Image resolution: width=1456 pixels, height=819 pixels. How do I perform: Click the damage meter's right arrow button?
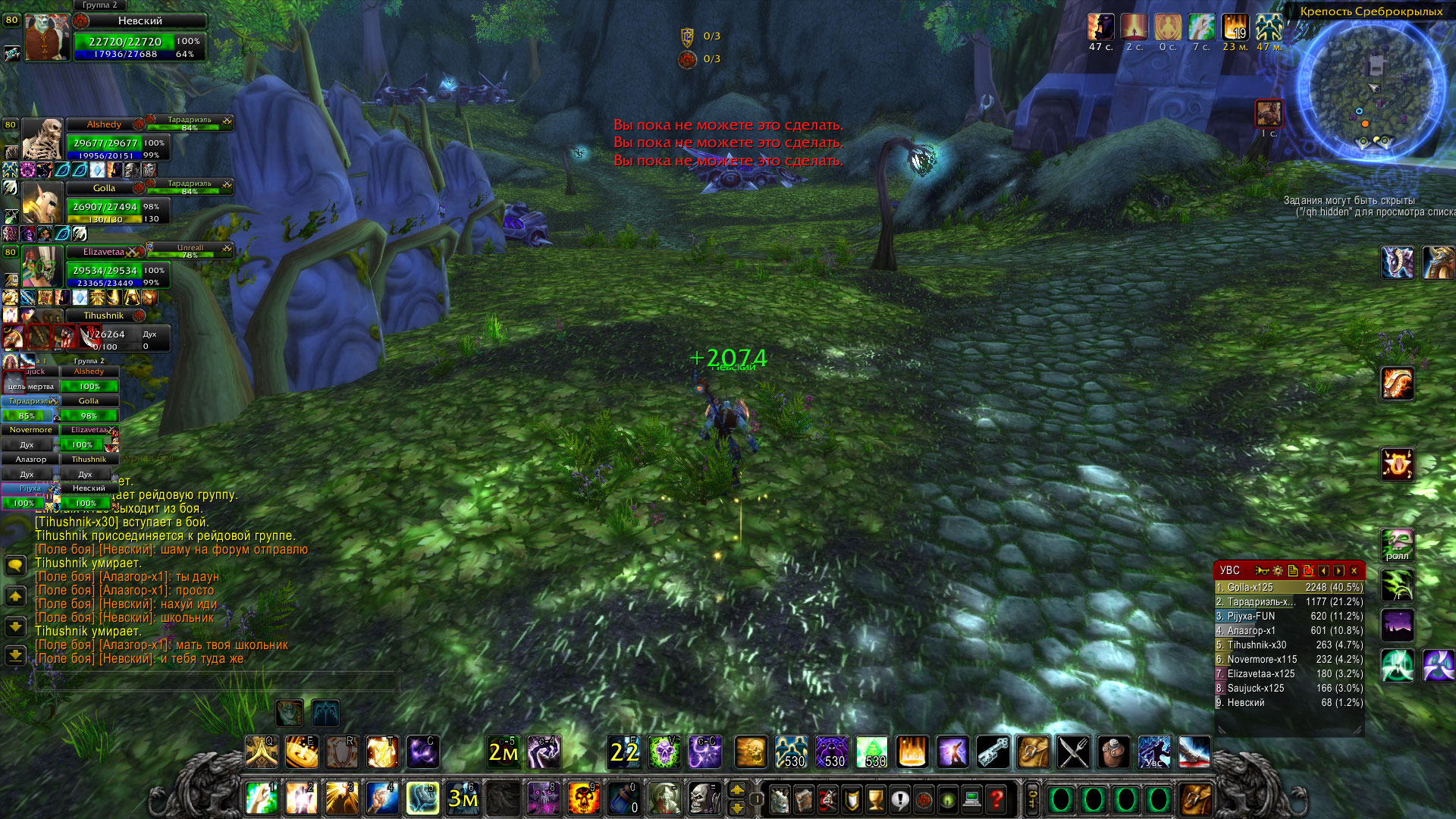tap(1338, 571)
